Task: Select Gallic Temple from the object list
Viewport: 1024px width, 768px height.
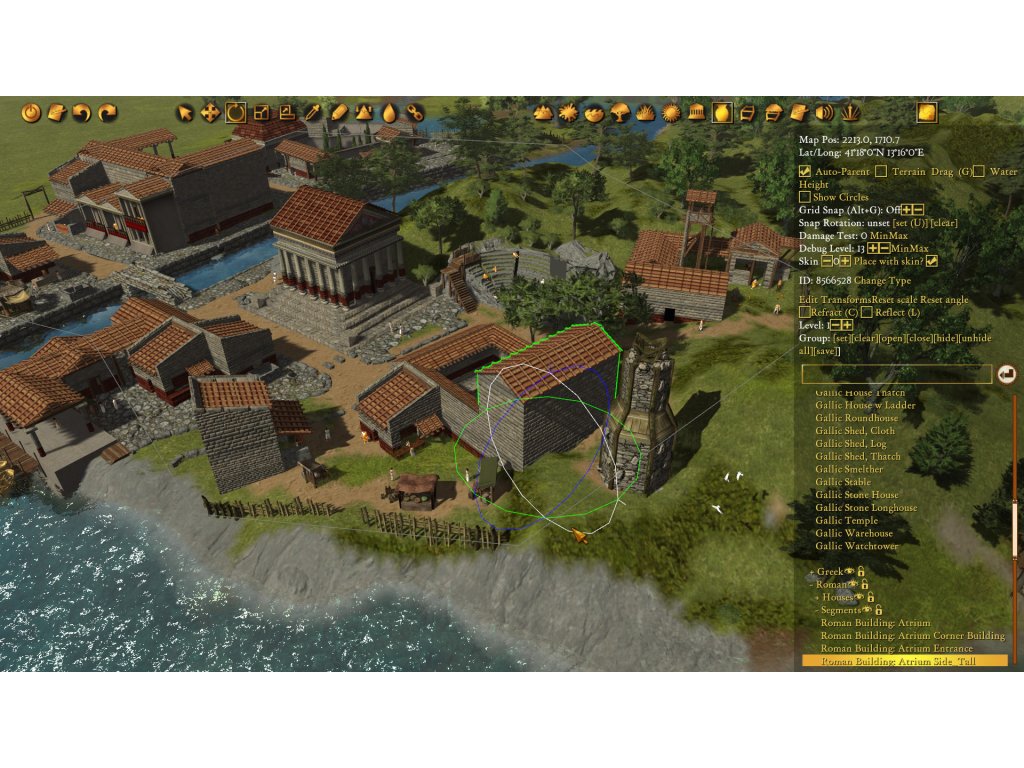Action: [x=846, y=521]
